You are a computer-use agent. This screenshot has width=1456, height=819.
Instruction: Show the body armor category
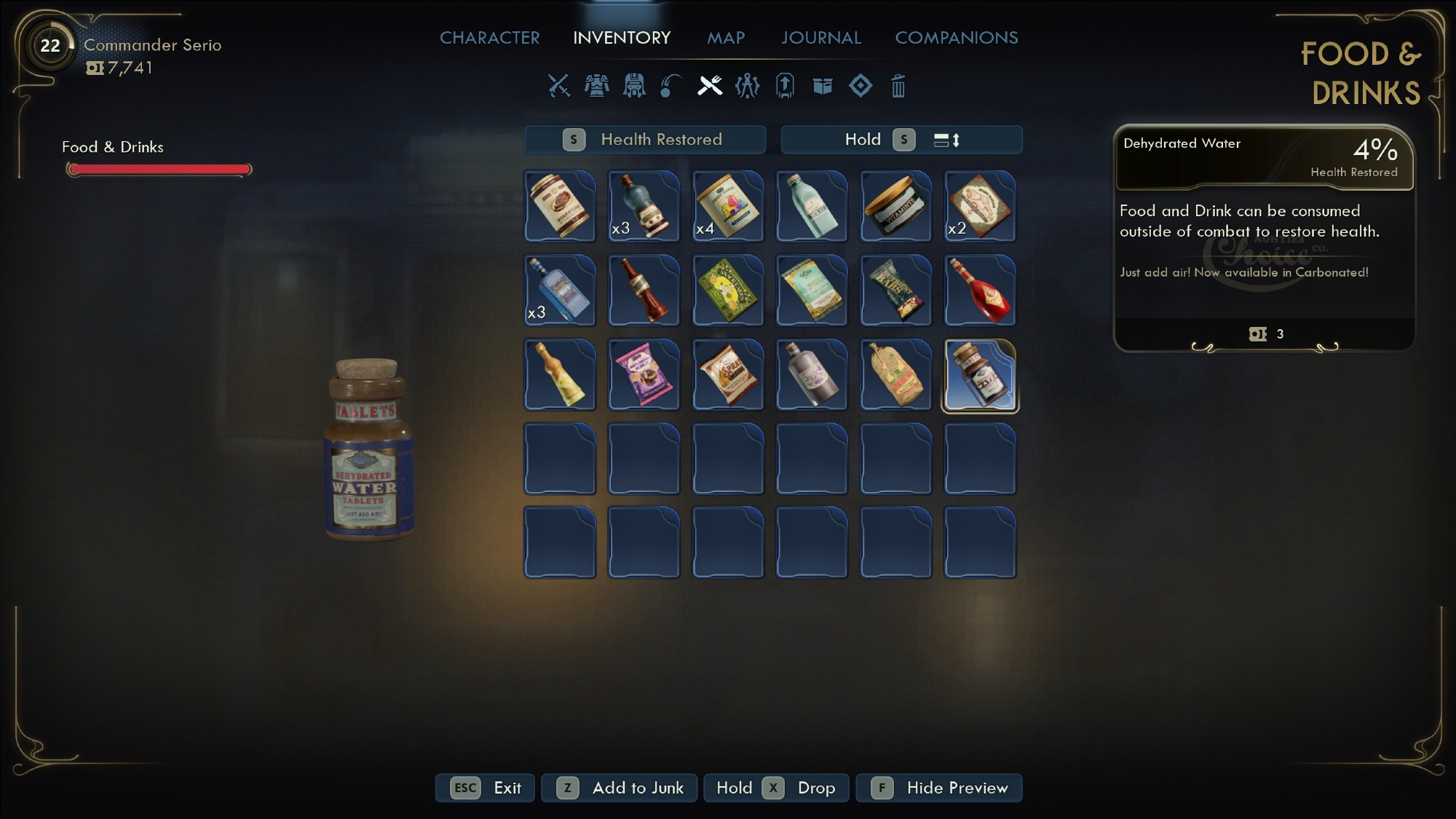(x=597, y=86)
